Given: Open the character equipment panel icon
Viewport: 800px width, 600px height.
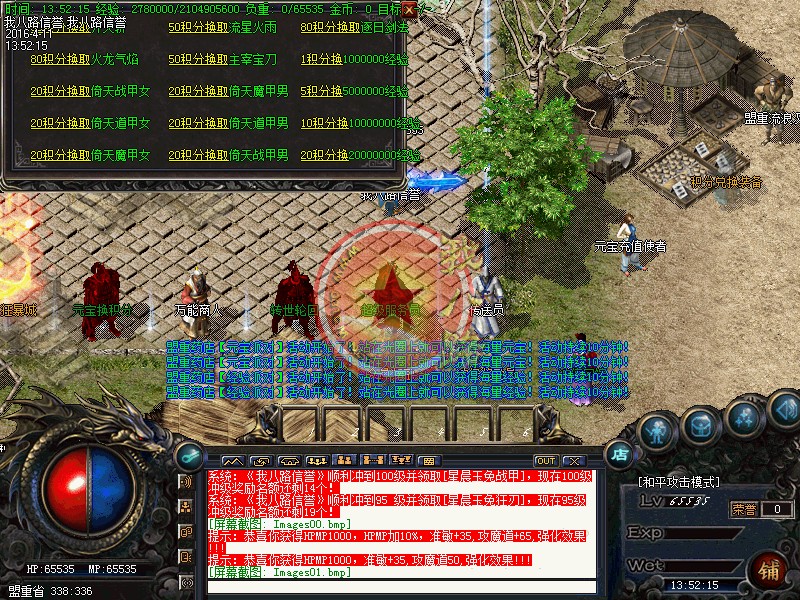Looking at the screenshot, I should [x=656, y=432].
